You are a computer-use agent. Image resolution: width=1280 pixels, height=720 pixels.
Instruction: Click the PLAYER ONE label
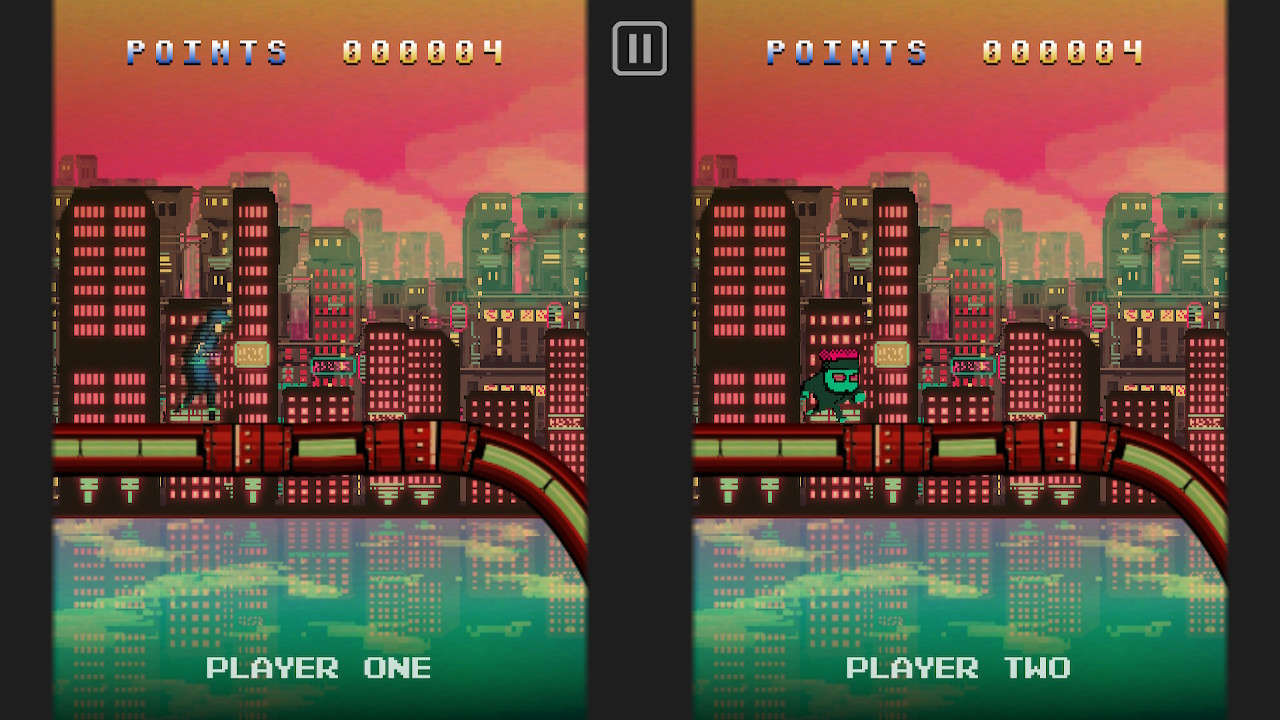tap(319, 668)
